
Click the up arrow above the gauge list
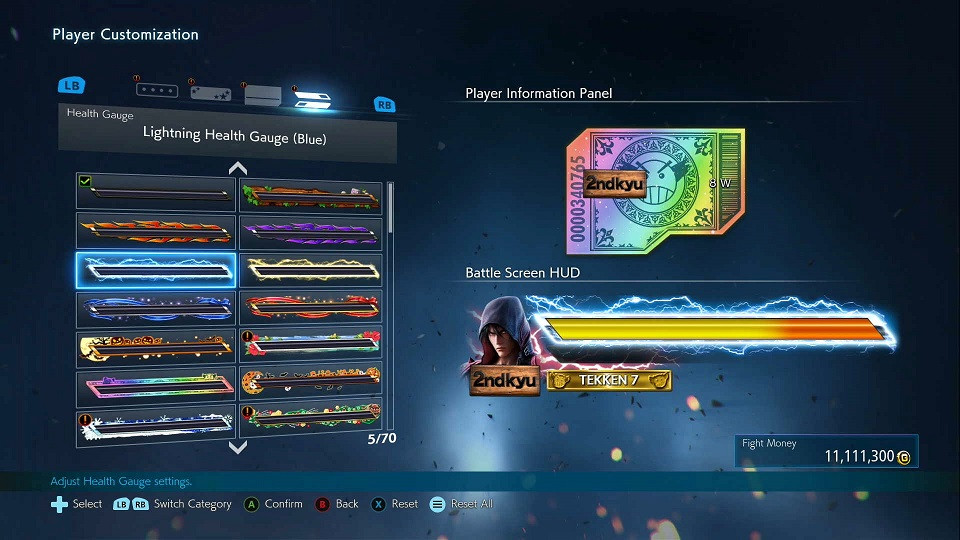pyautogui.click(x=237, y=167)
